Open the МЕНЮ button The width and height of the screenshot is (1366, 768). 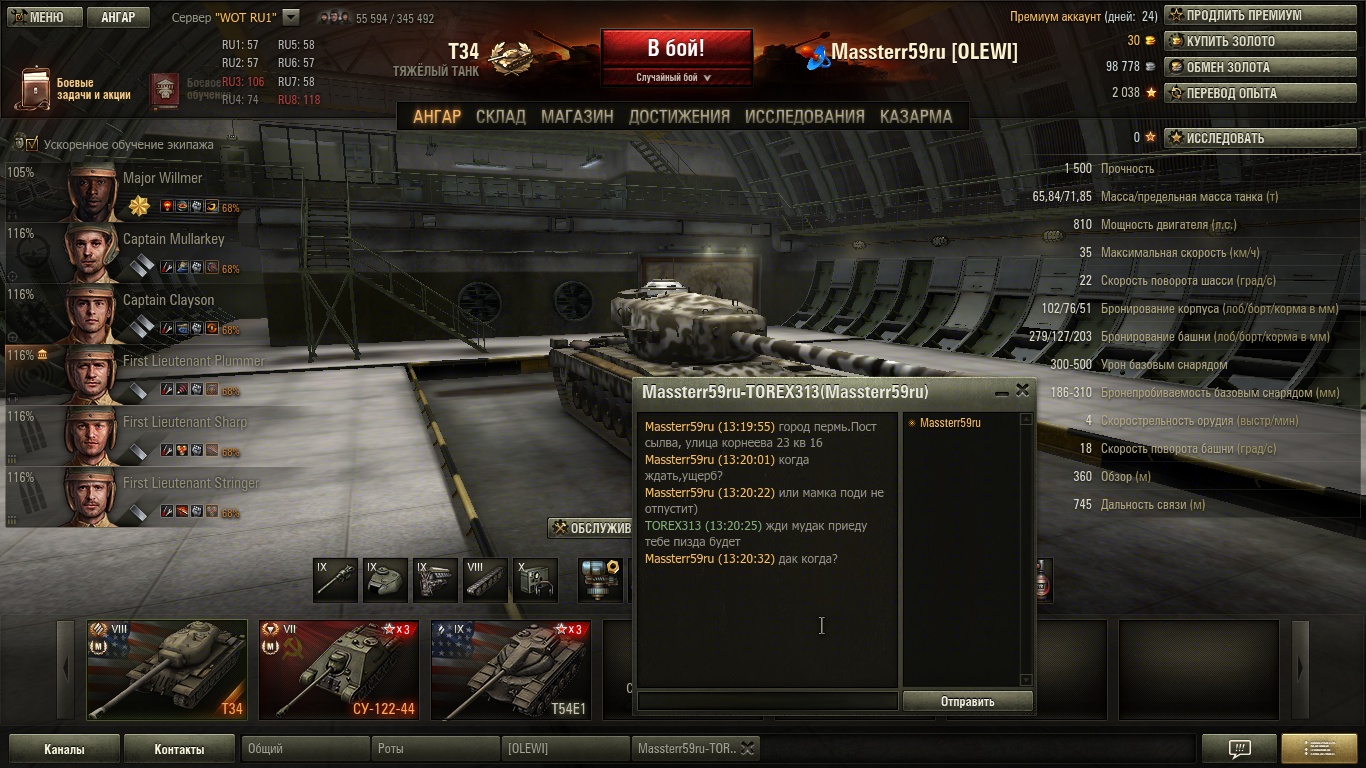tap(40, 17)
